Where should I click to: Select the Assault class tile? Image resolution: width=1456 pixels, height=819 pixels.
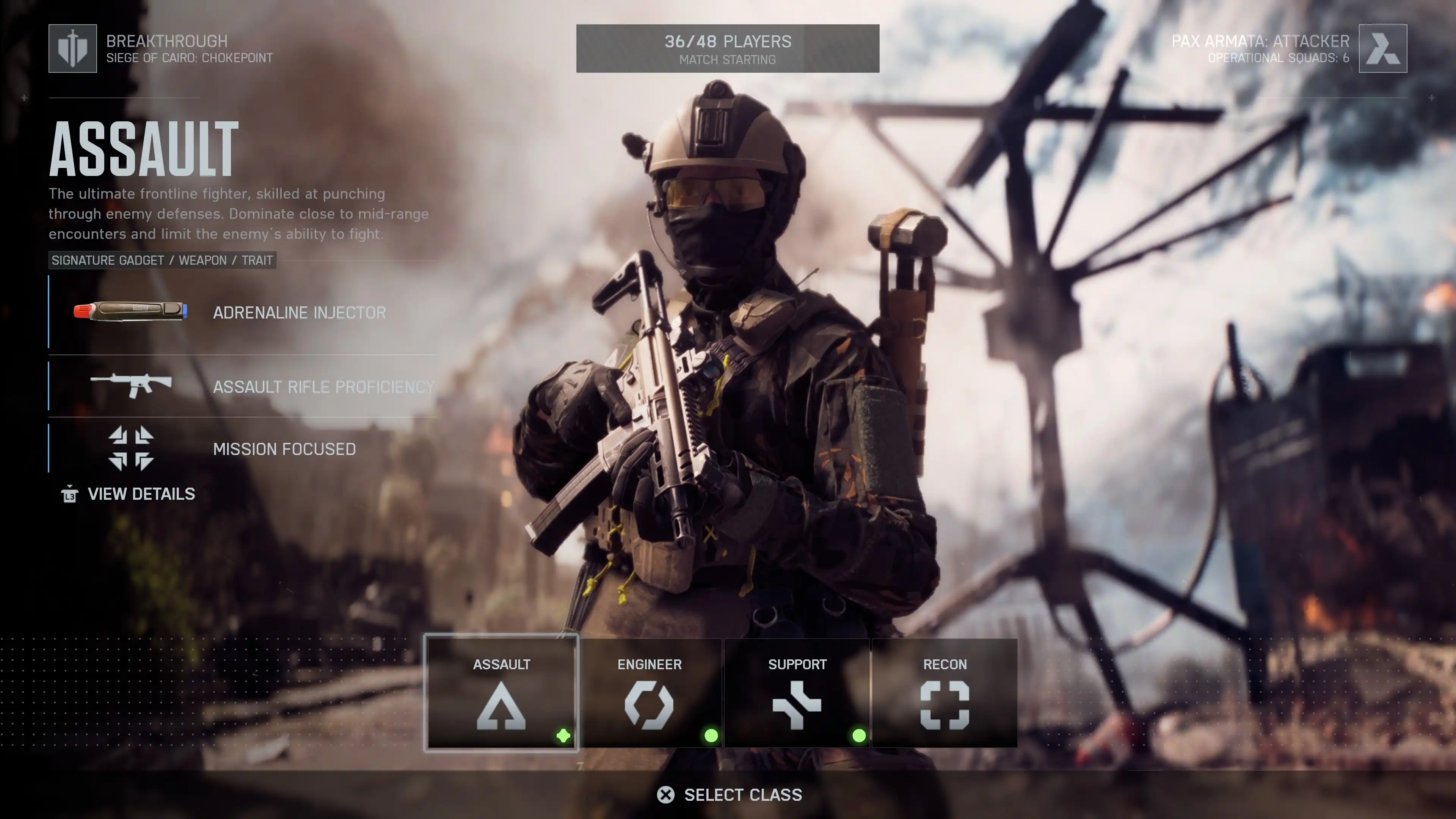click(501, 693)
